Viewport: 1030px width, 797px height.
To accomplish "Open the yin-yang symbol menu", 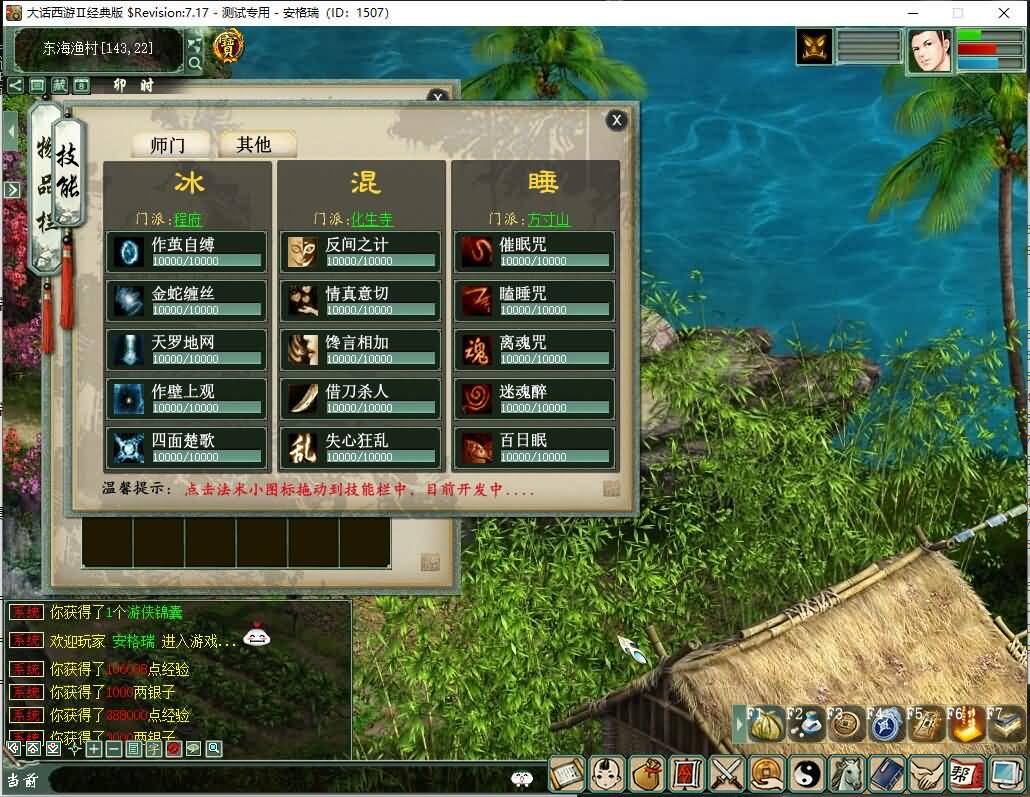I will [805, 773].
